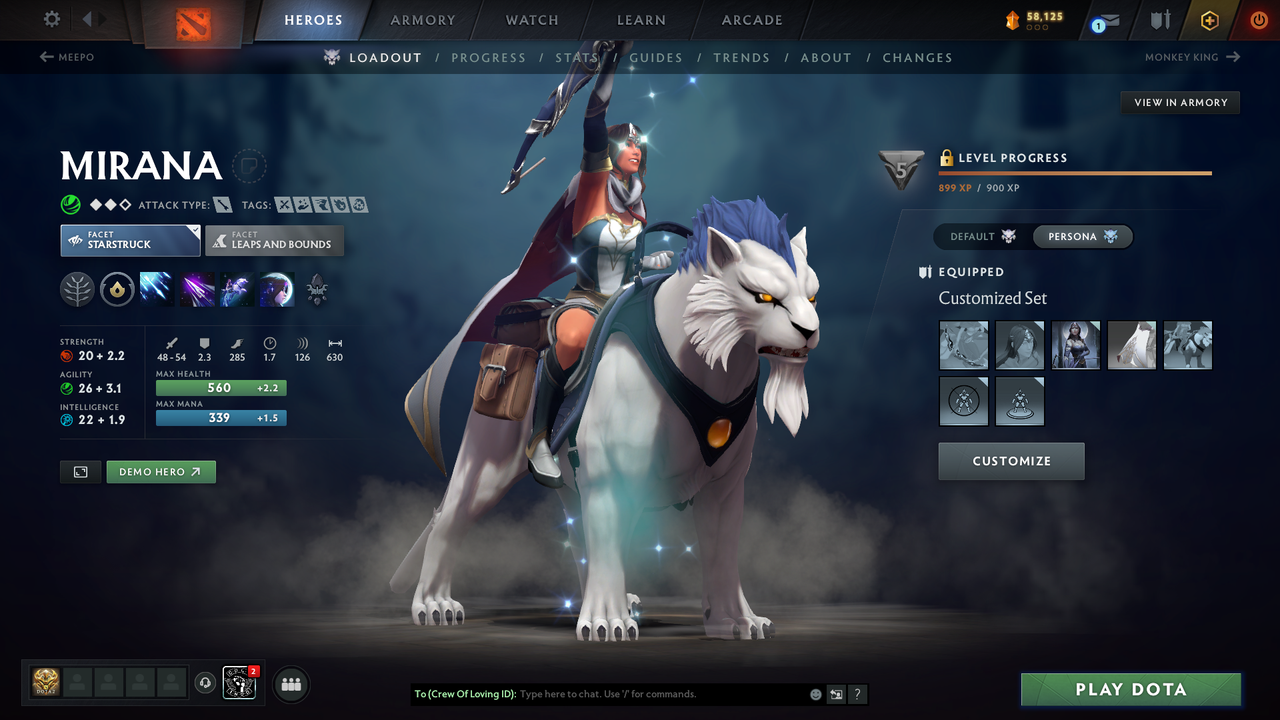This screenshot has width=1280, height=720.
Task: Navigate to next hero Monkey King
Action: [x=1191, y=57]
